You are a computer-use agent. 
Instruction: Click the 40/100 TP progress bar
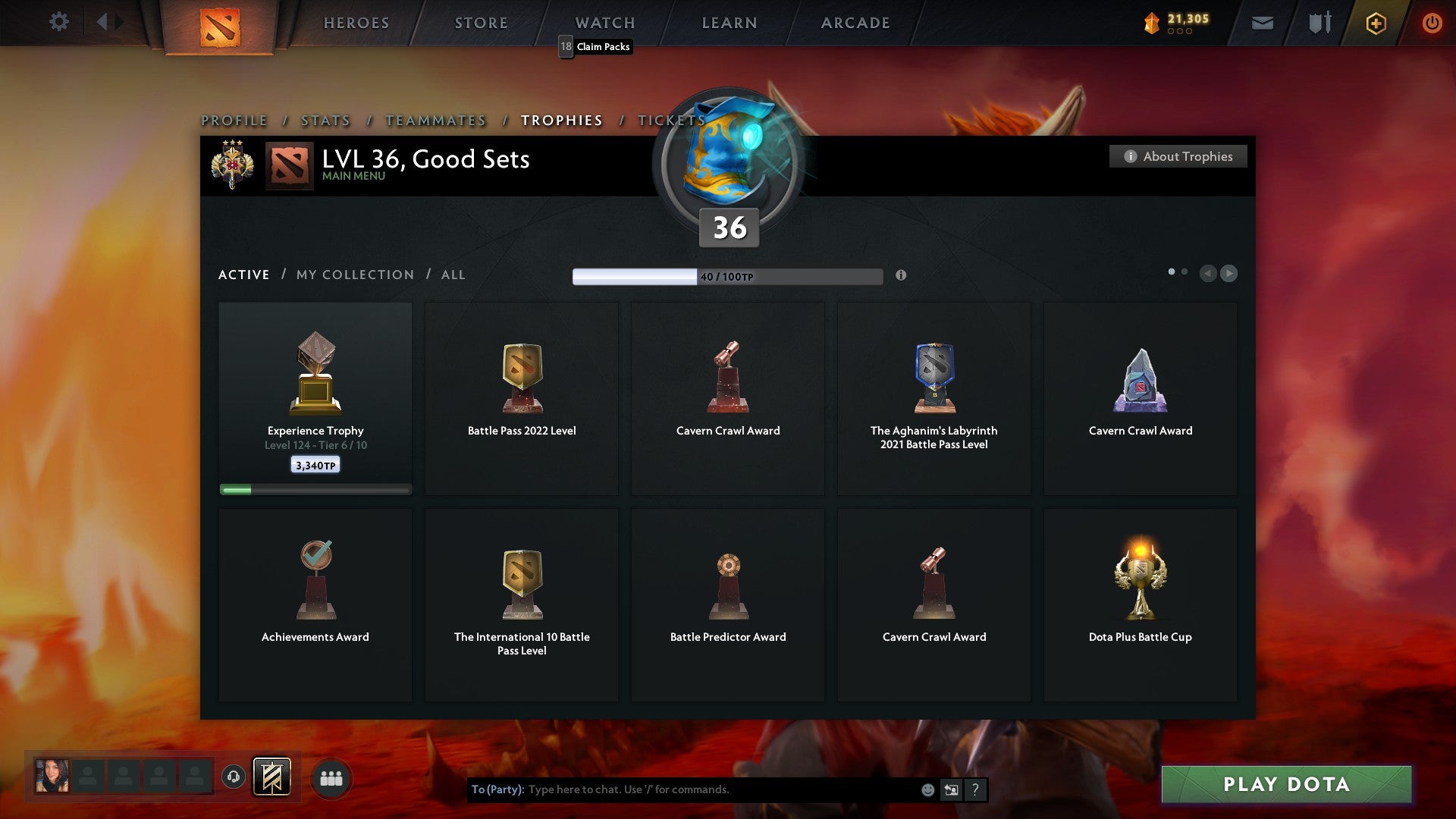(x=727, y=276)
